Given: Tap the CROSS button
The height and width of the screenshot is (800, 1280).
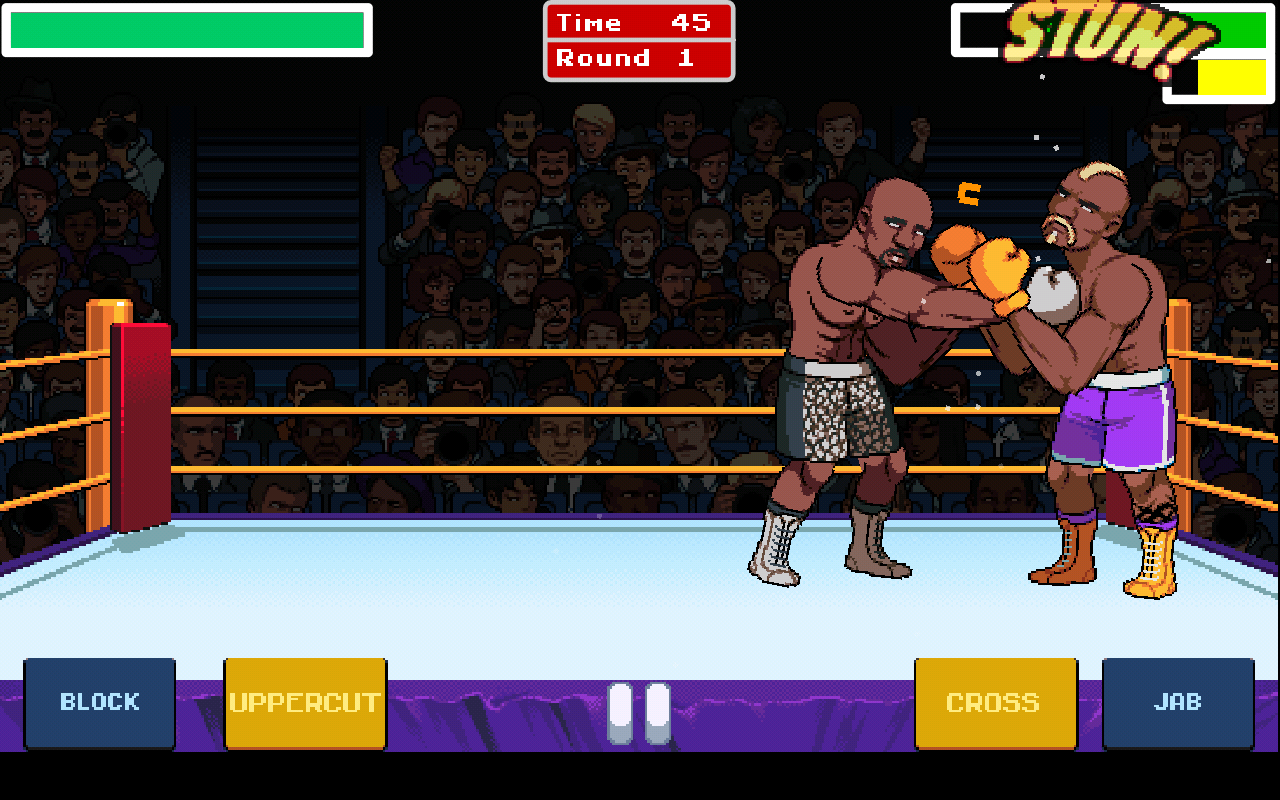Looking at the screenshot, I should (x=995, y=701).
